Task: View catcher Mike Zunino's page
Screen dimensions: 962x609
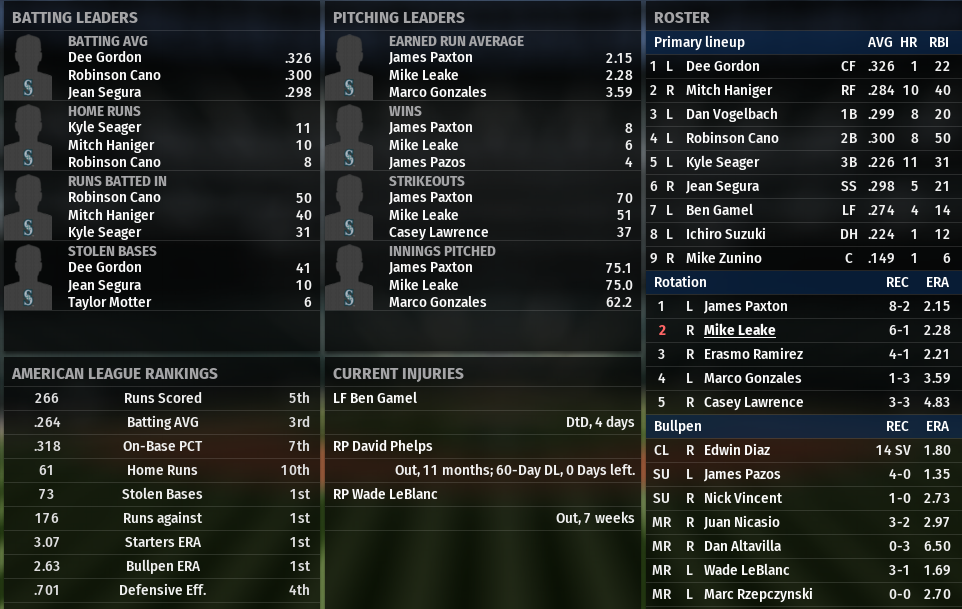Action: pos(723,258)
